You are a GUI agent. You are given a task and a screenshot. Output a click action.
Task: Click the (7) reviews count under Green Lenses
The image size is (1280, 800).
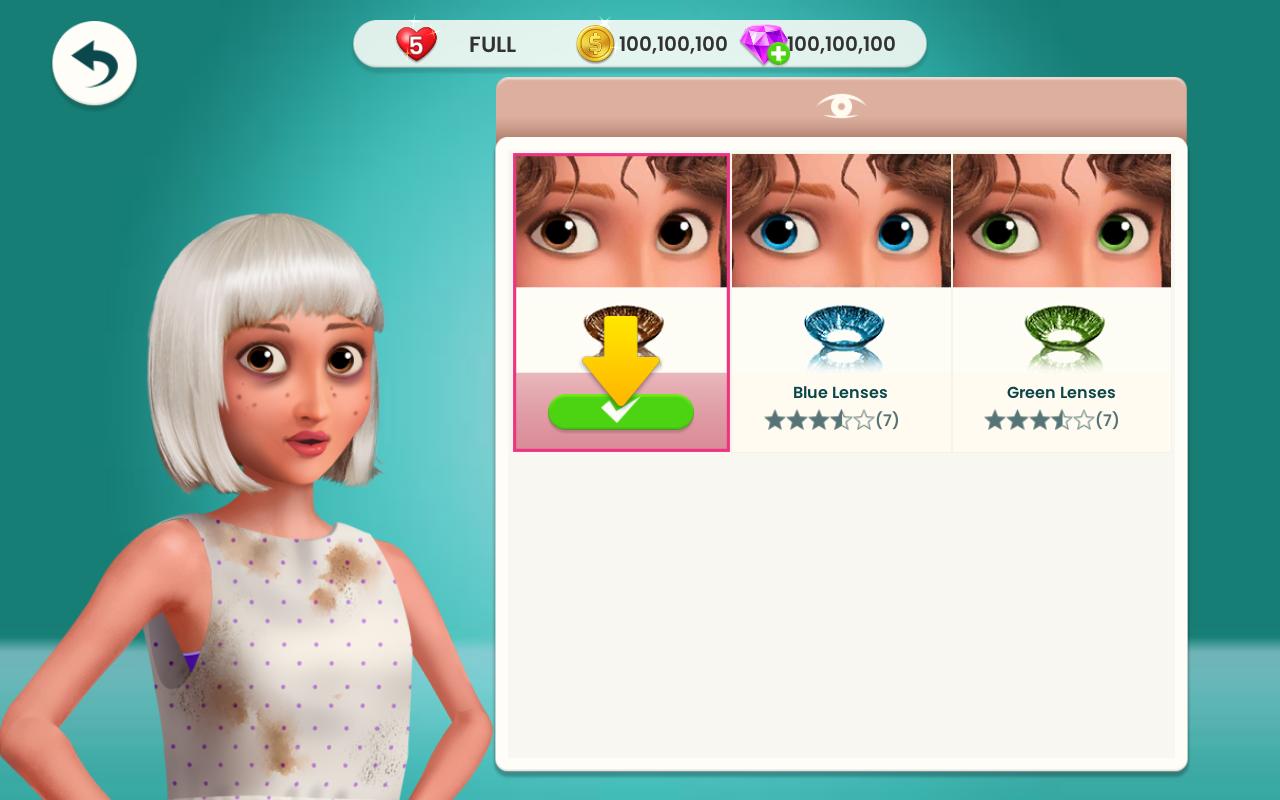pos(1107,420)
